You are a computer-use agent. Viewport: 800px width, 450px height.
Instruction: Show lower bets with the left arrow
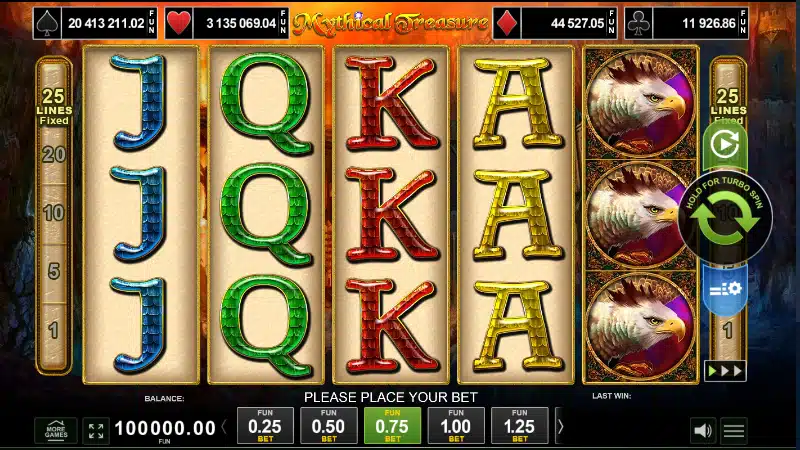pyautogui.click(x=224, y=427)
